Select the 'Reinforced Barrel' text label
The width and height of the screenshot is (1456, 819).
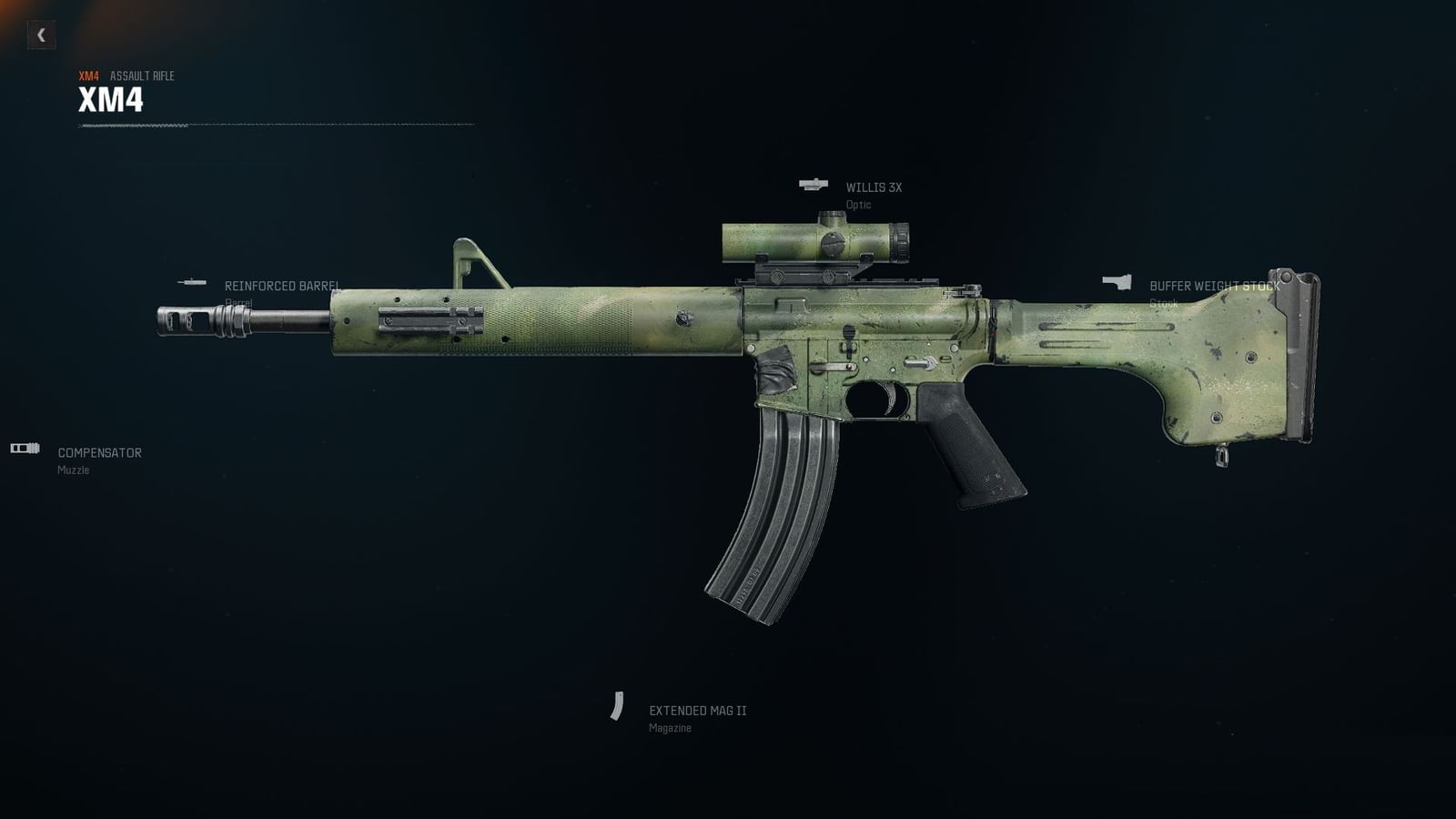click(283, 285)
